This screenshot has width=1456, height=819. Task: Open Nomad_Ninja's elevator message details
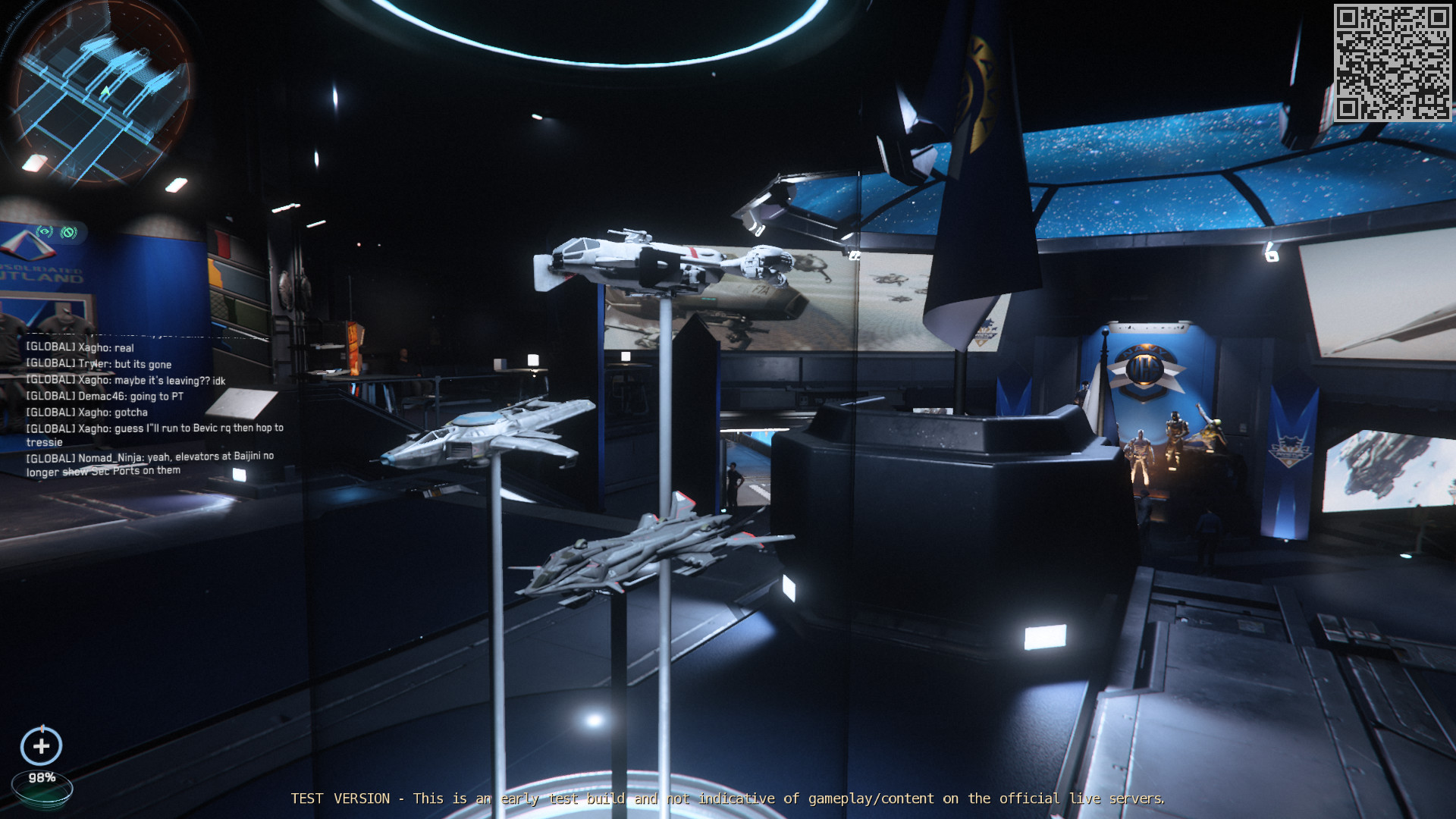152,464
